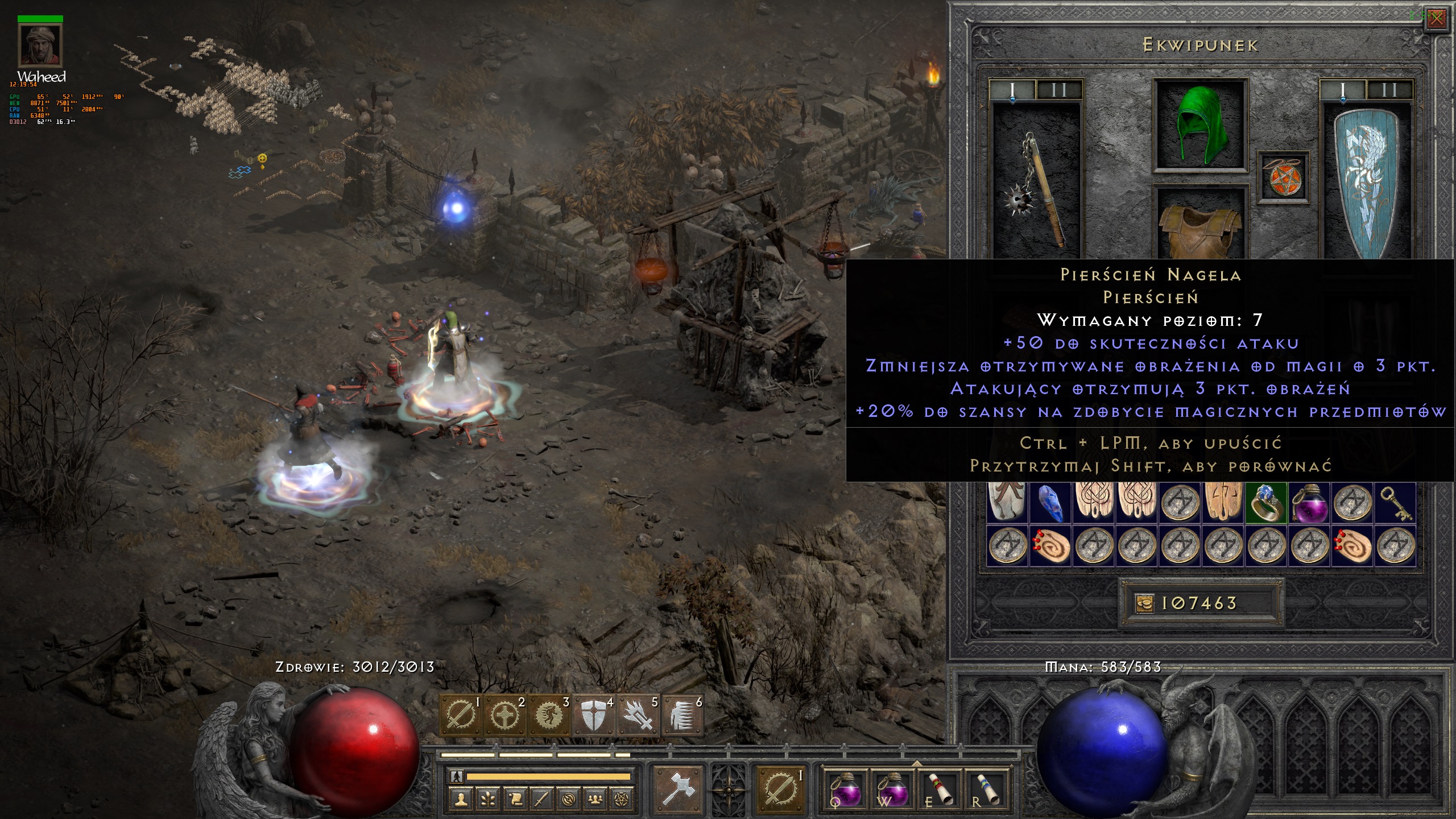
Task: Open the party mini-menu button
Action: (x=594, y=800)
